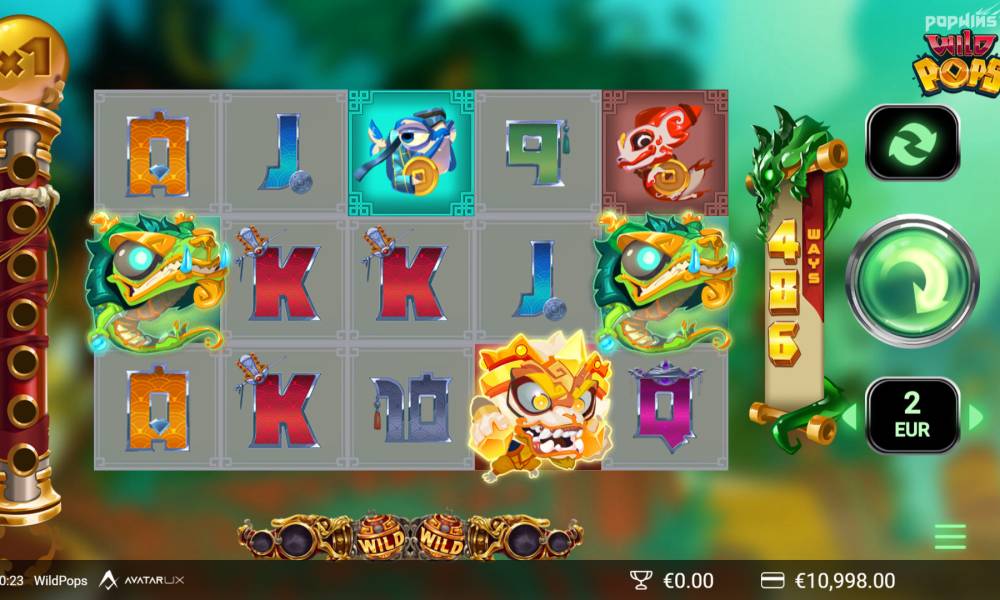Open the 2 EUR bet selector

(912, 416)
